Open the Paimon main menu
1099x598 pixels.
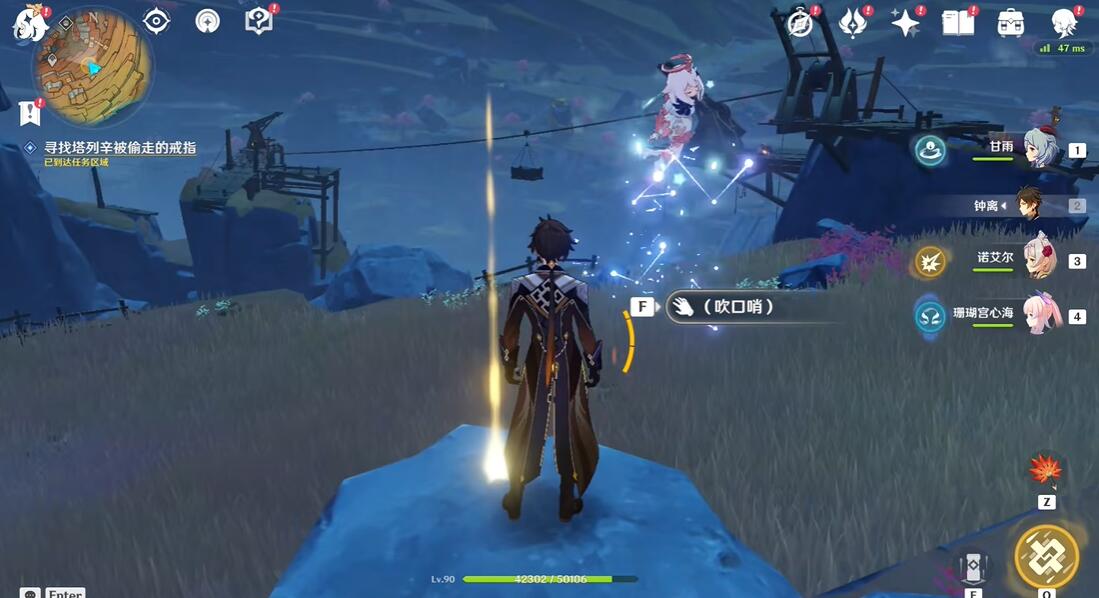[30, 22]
